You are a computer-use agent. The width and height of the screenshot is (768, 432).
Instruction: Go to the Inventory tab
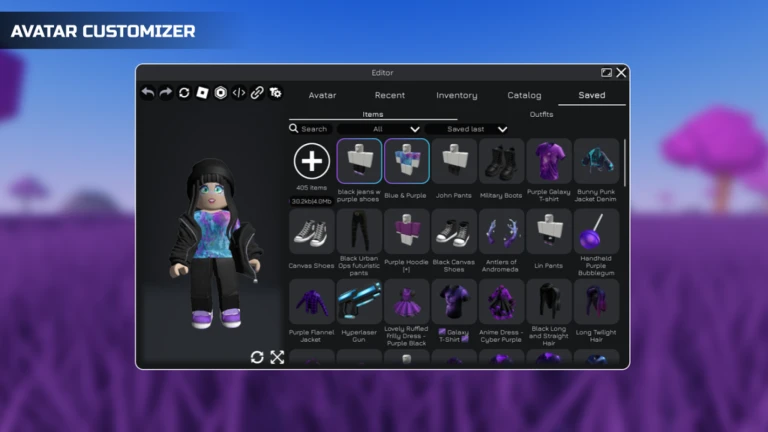[456, 95]
